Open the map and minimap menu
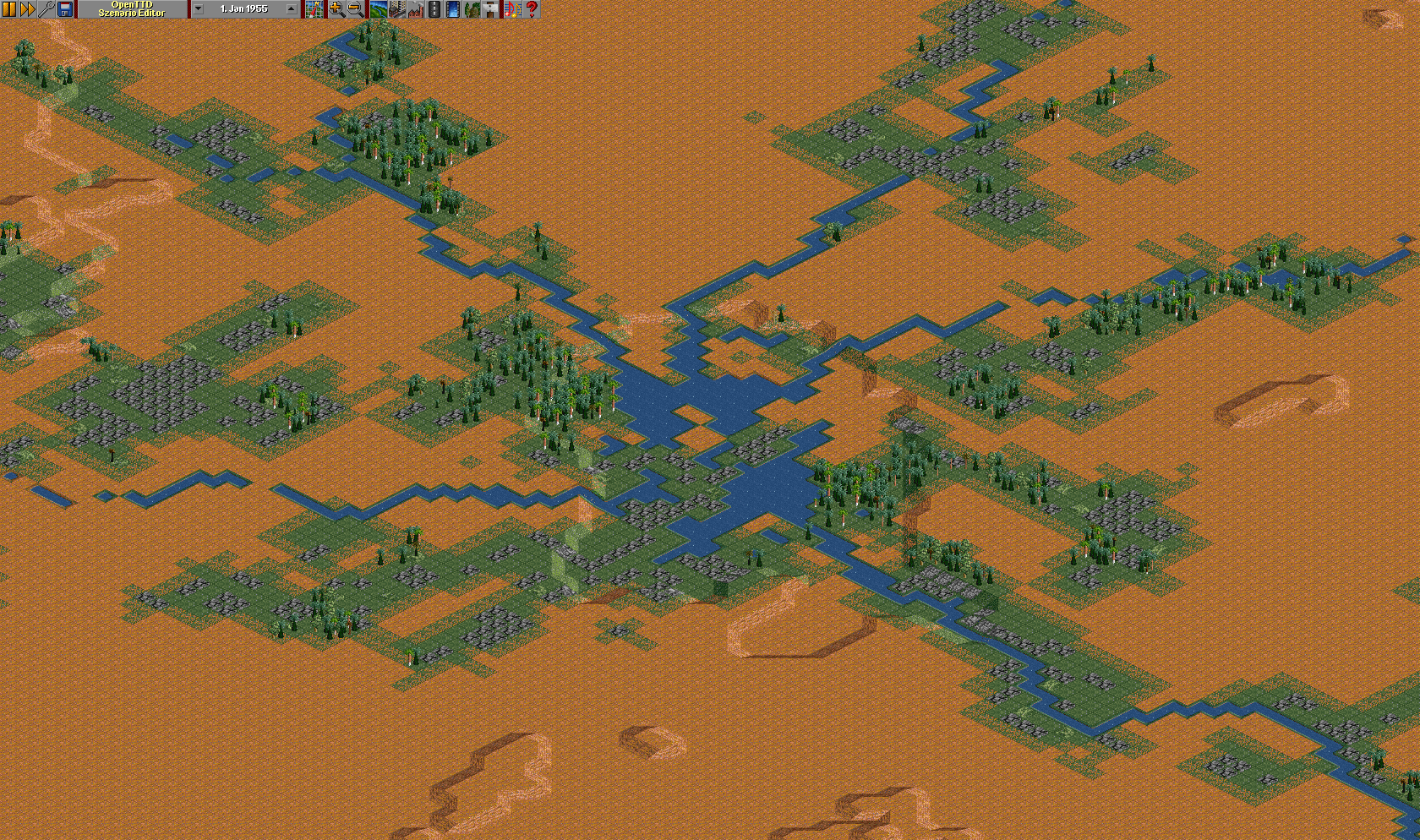 click(314, 9)
